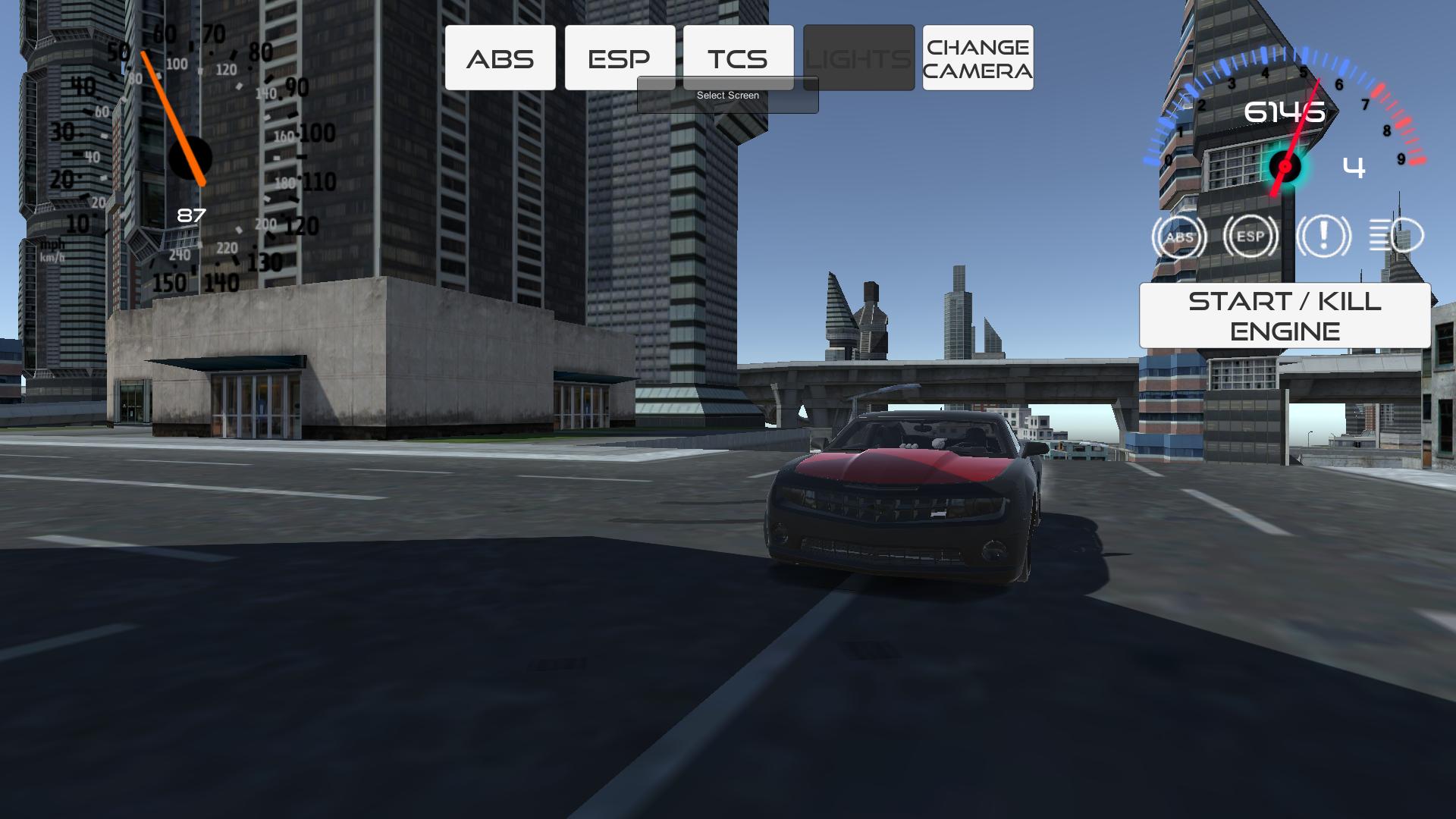
Task: Select the Select Screen menu entry
Action: point(727,95)
